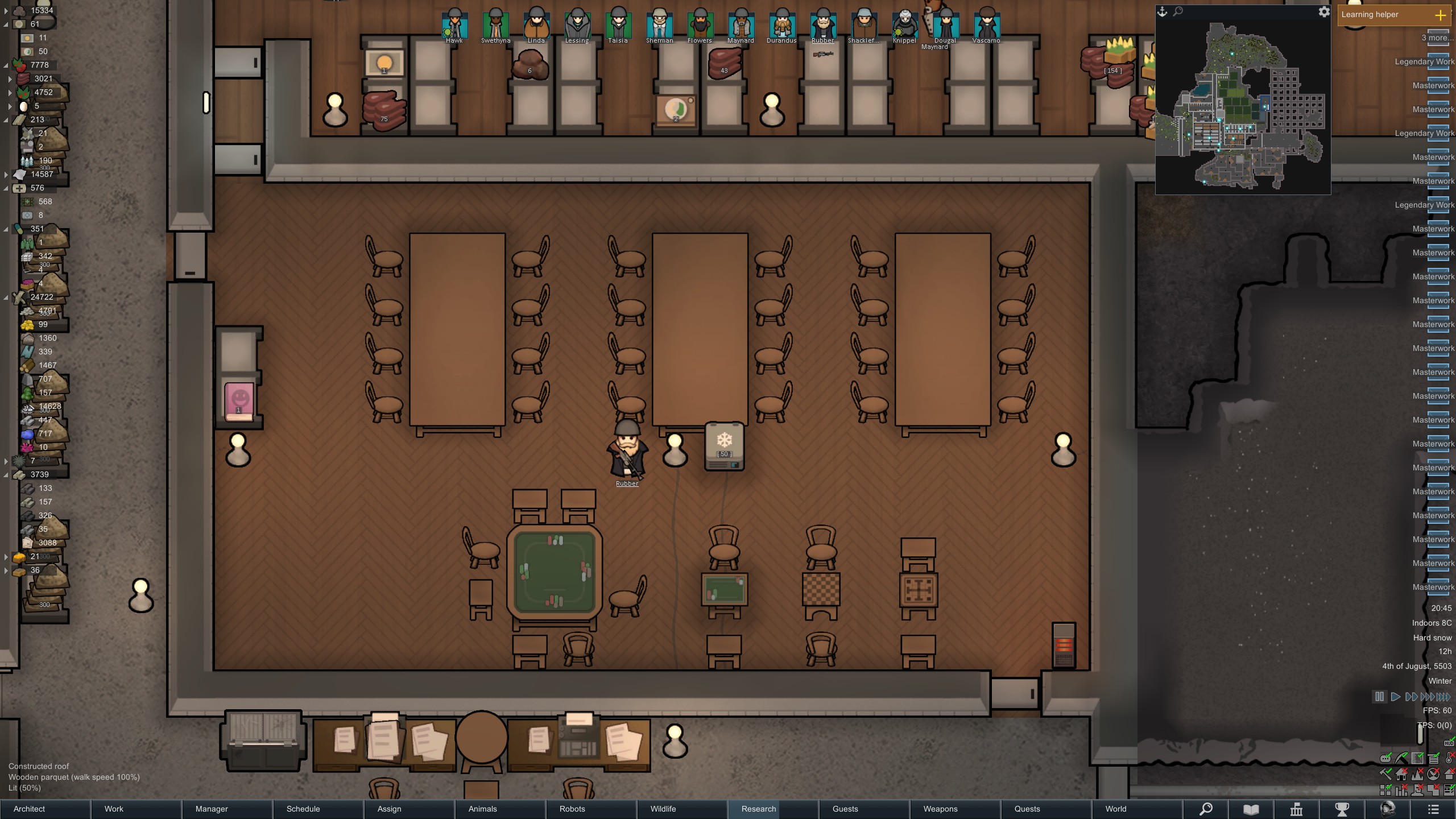1456x819 pixels.
Task: Open the Architect menu
Action: coord(28,809)
